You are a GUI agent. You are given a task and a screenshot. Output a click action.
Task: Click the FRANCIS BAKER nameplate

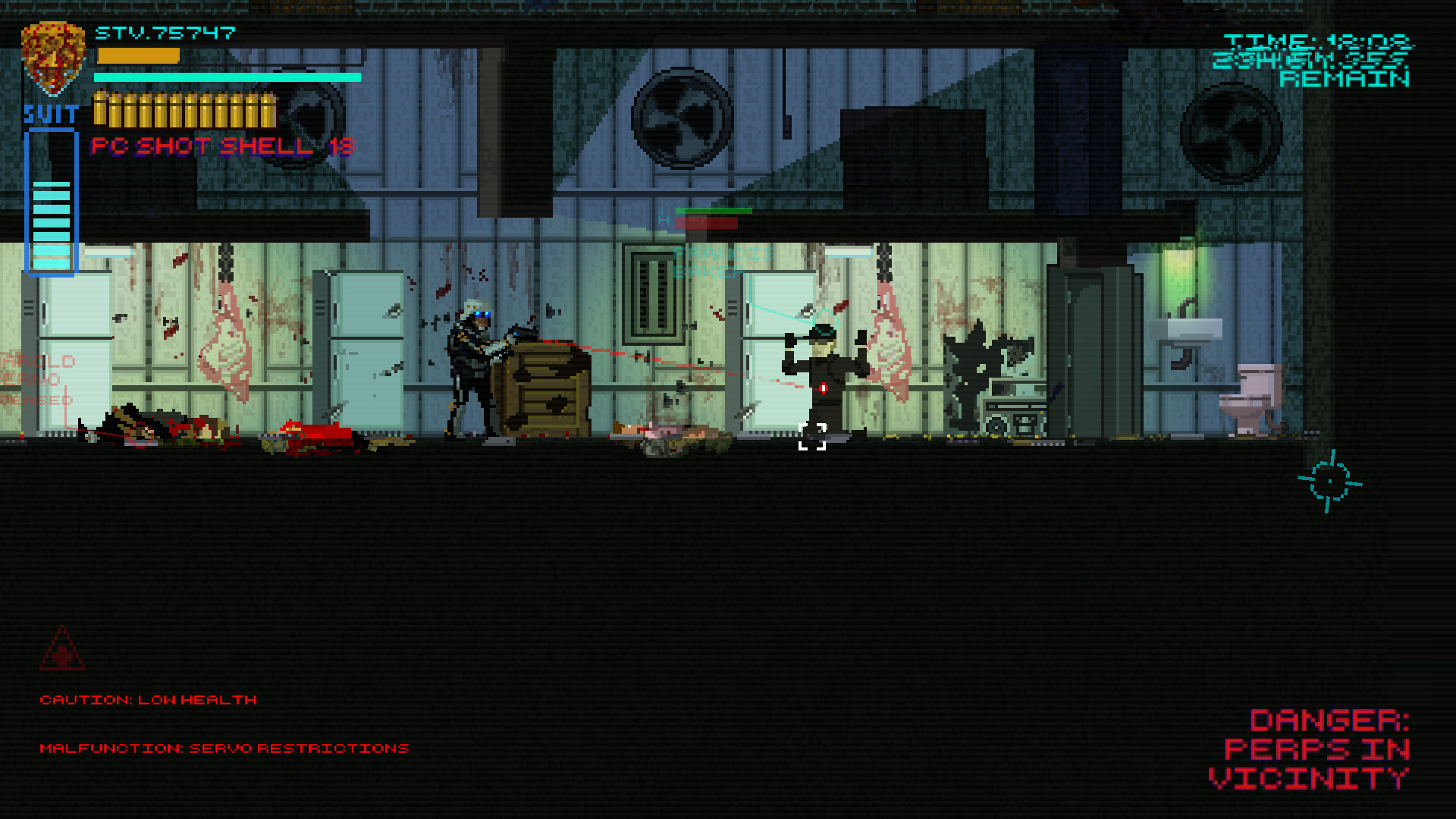point(720,261)
